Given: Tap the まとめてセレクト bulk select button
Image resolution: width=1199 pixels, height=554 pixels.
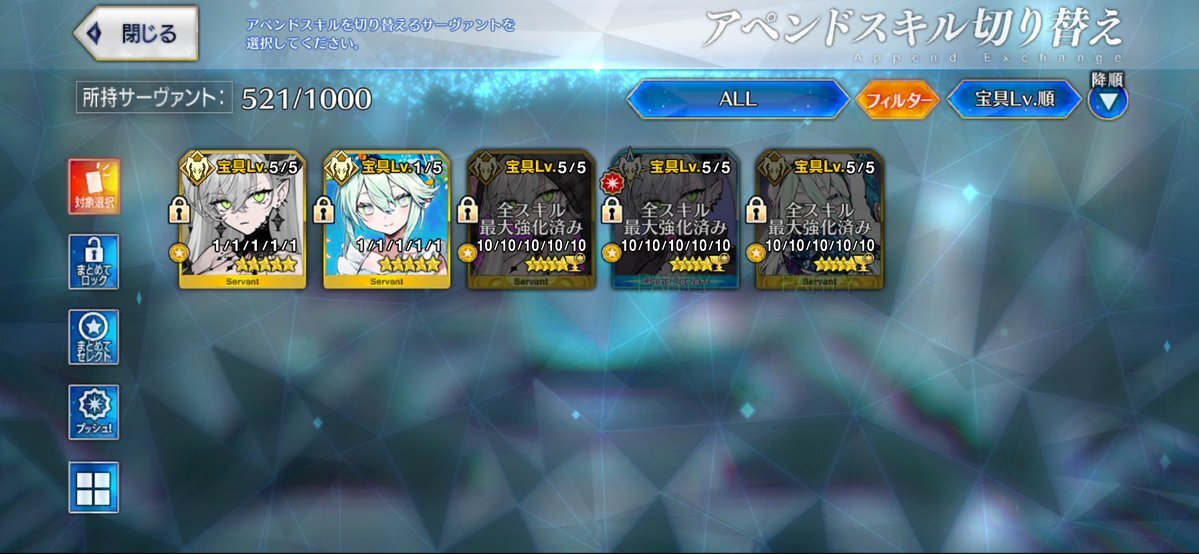Looking at the screenshot, I should coord(94,337).
